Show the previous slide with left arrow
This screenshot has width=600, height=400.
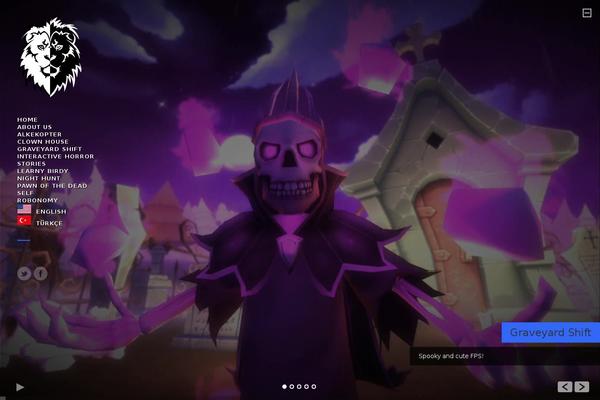coord(565,386)
